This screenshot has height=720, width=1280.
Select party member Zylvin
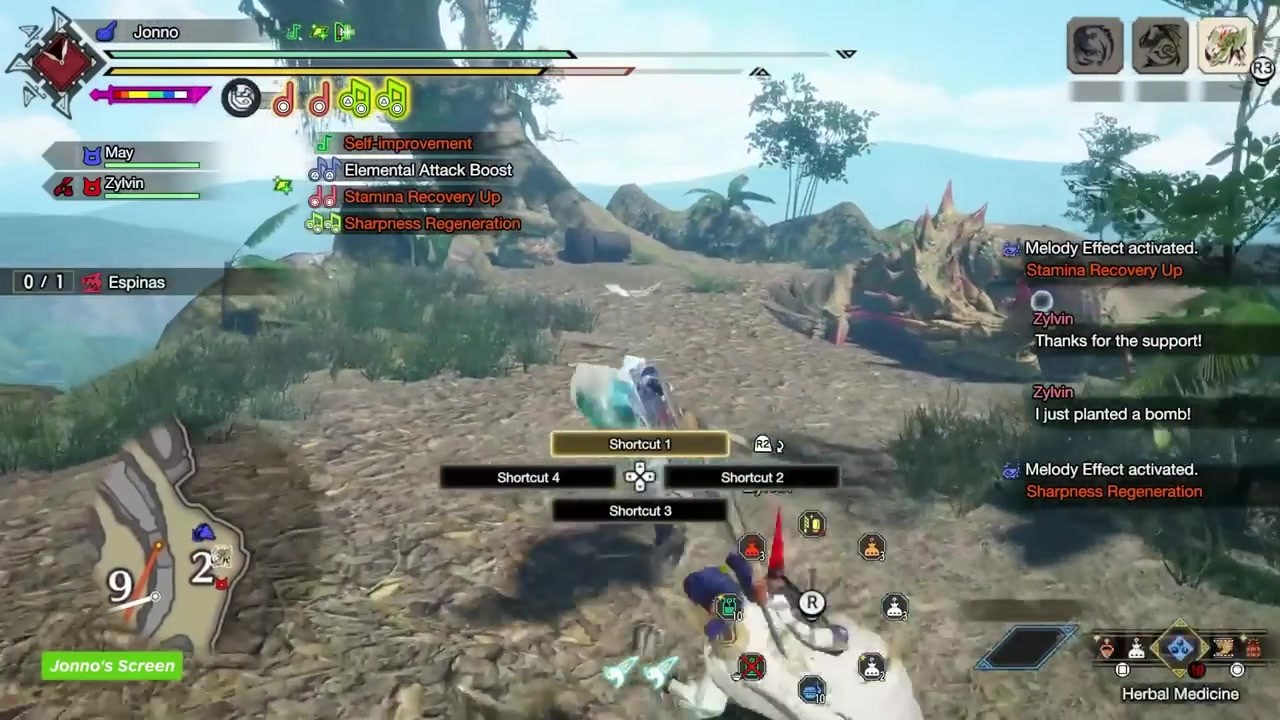point(124,184)
